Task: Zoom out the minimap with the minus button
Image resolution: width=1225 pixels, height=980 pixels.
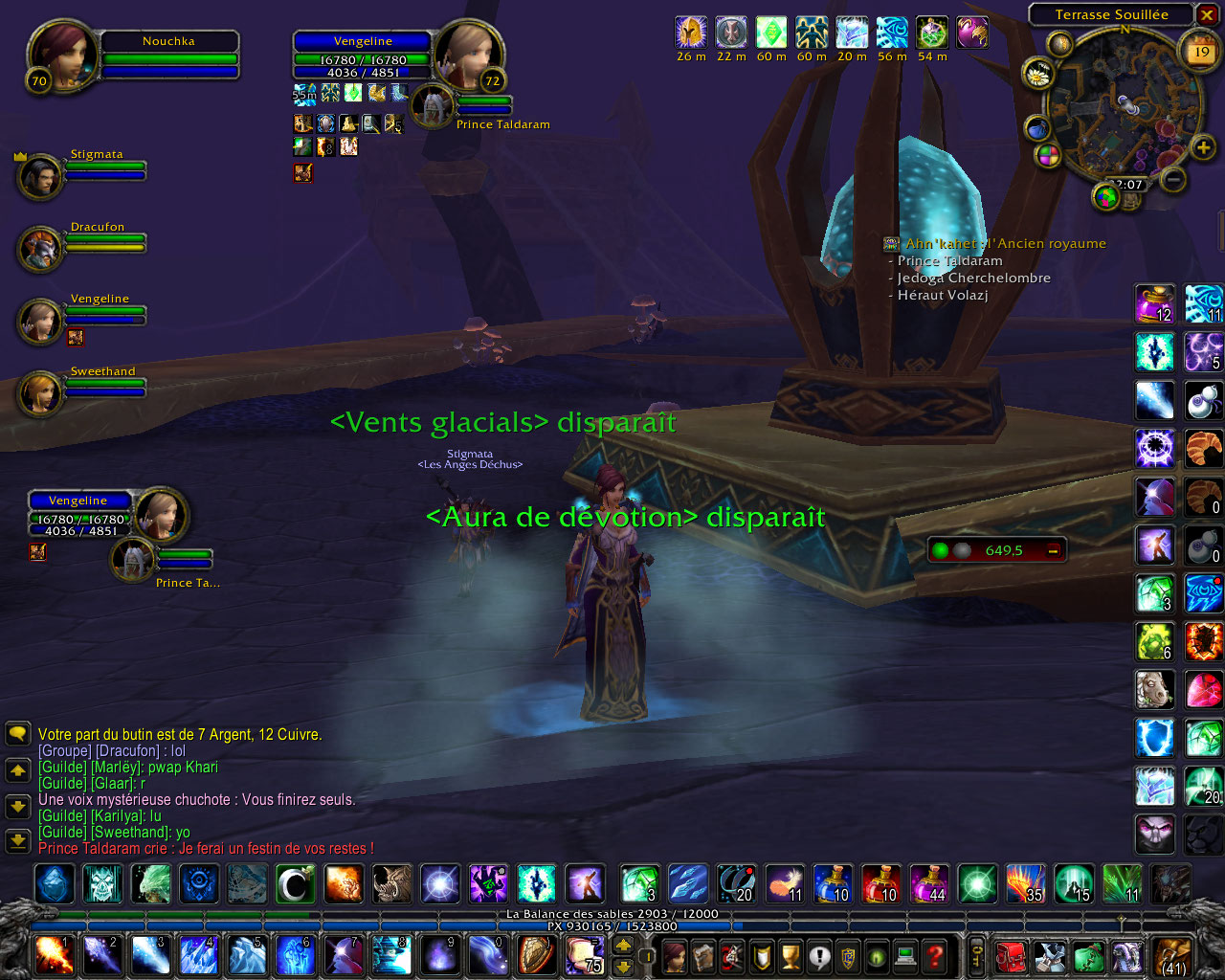Action: point(1173,178)
